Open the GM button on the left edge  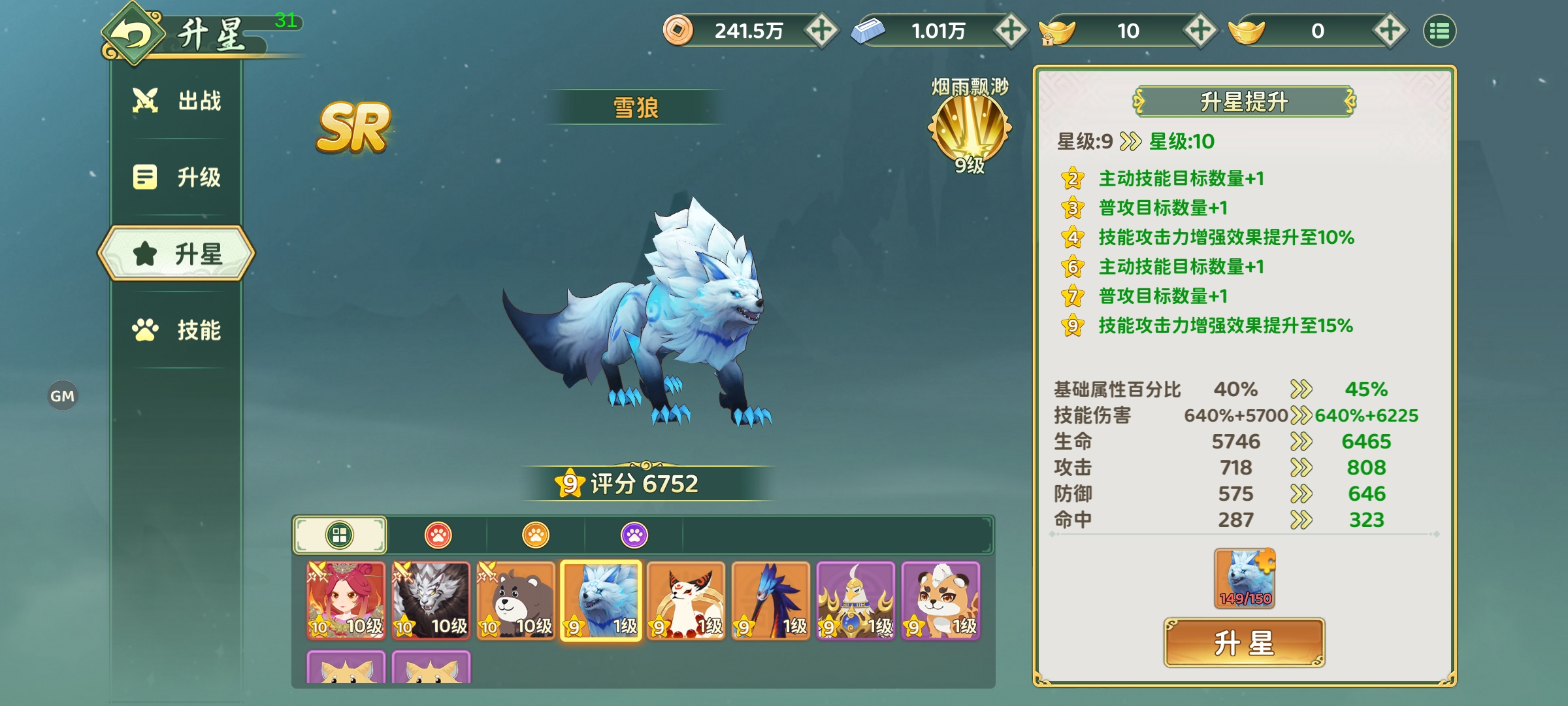click(63, 395)
